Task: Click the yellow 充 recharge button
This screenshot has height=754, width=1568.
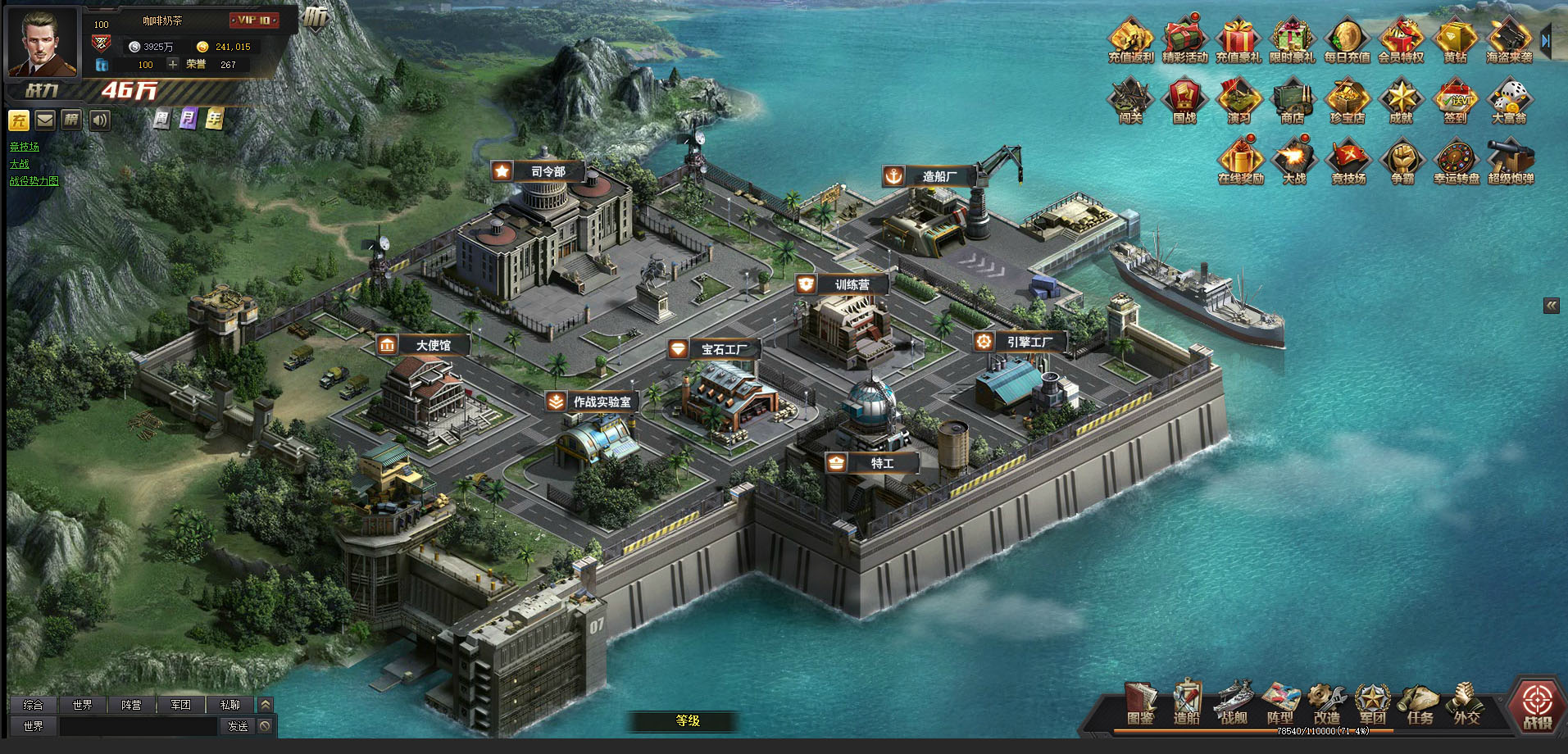Action: (19, 120)
